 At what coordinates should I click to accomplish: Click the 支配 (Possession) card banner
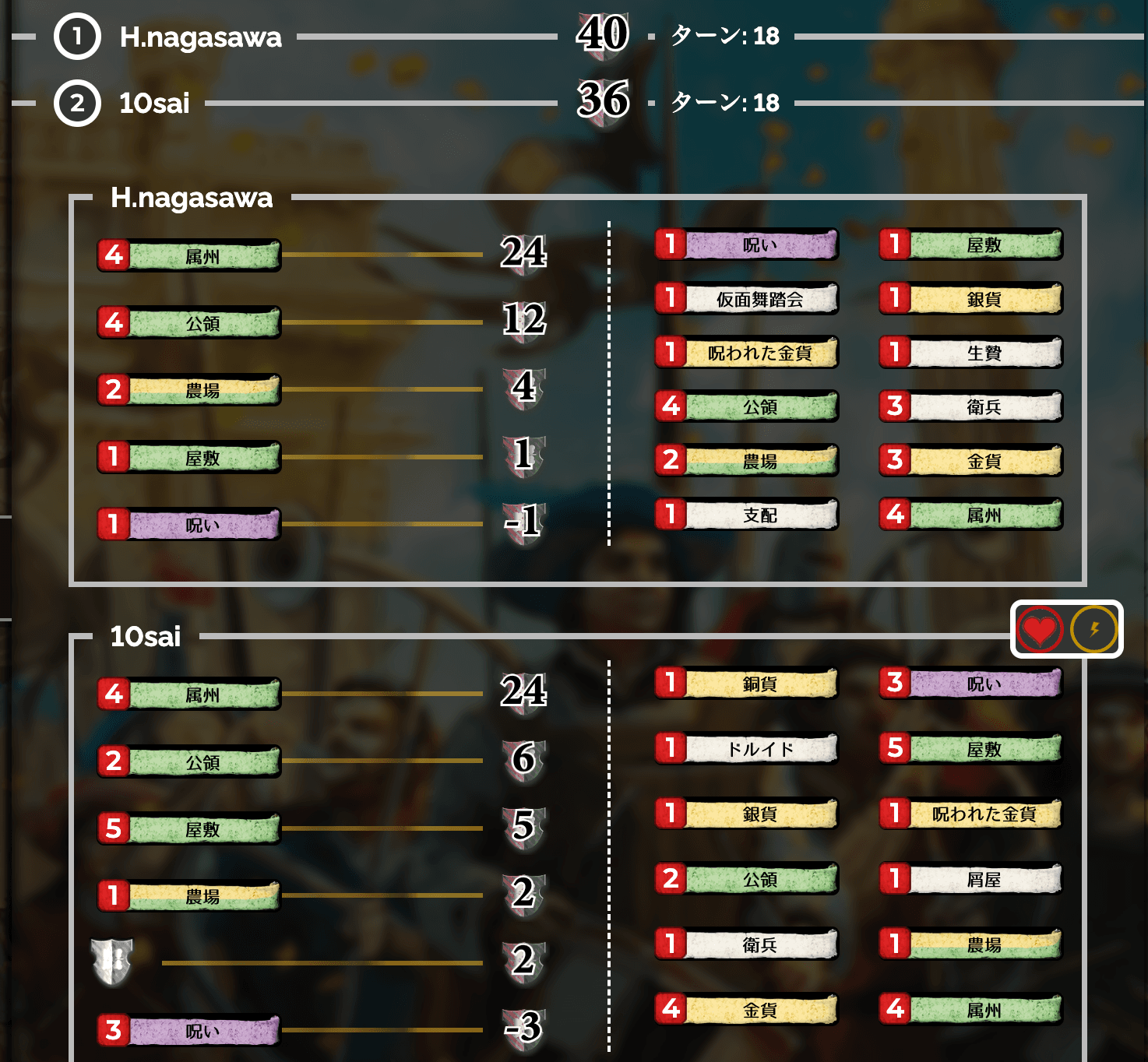[759, 515]
